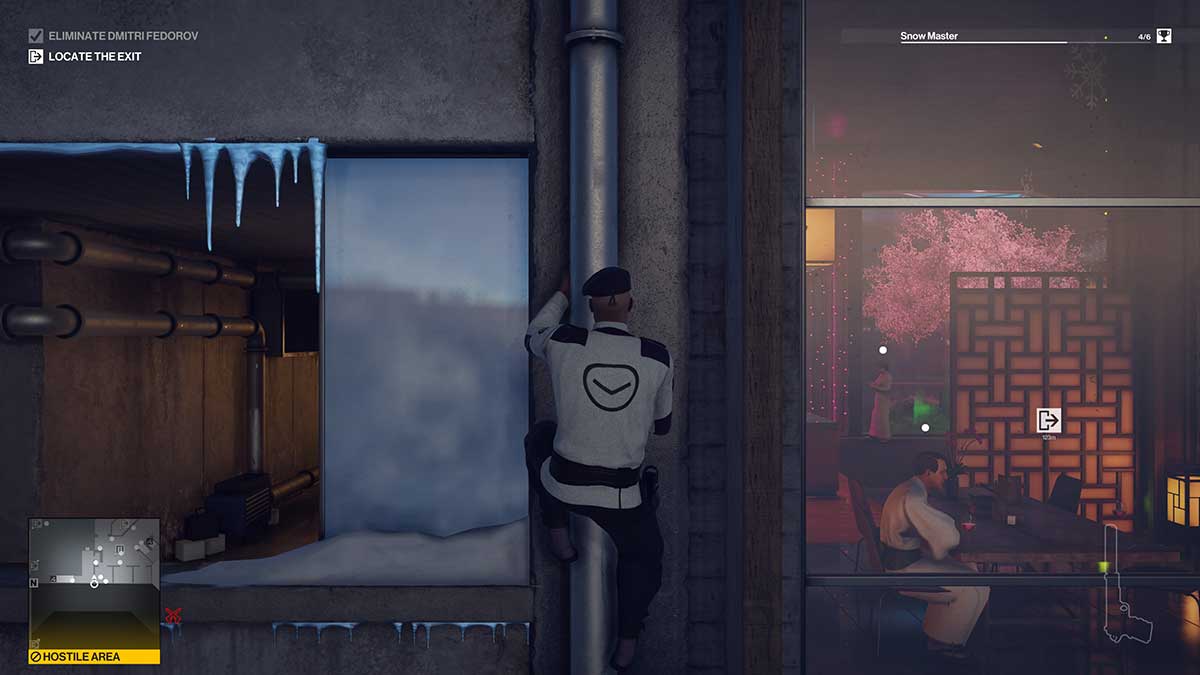Click the Hostile Area status banner

coord(94,657)
